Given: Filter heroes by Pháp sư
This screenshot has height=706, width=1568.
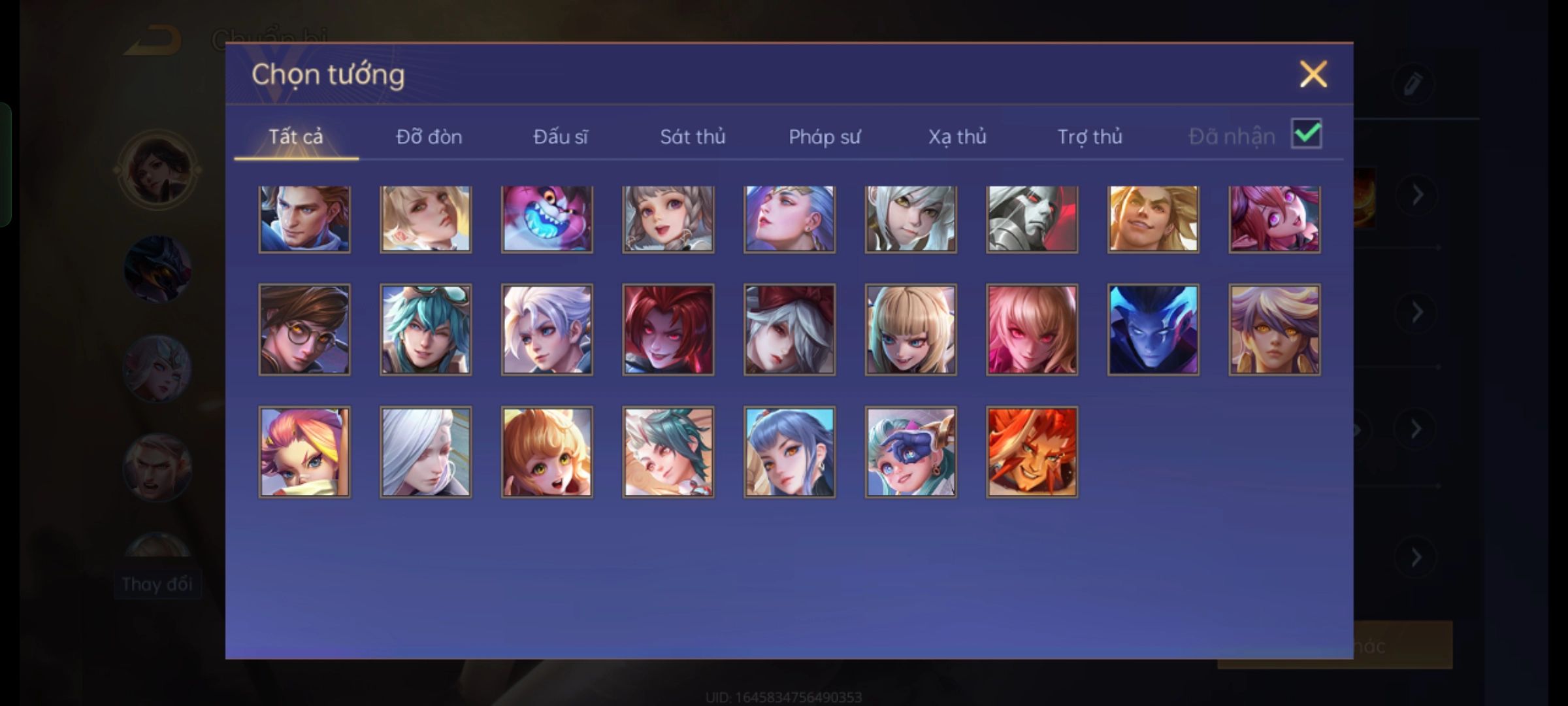Looking at the screenshot, I should pos(825,137).
